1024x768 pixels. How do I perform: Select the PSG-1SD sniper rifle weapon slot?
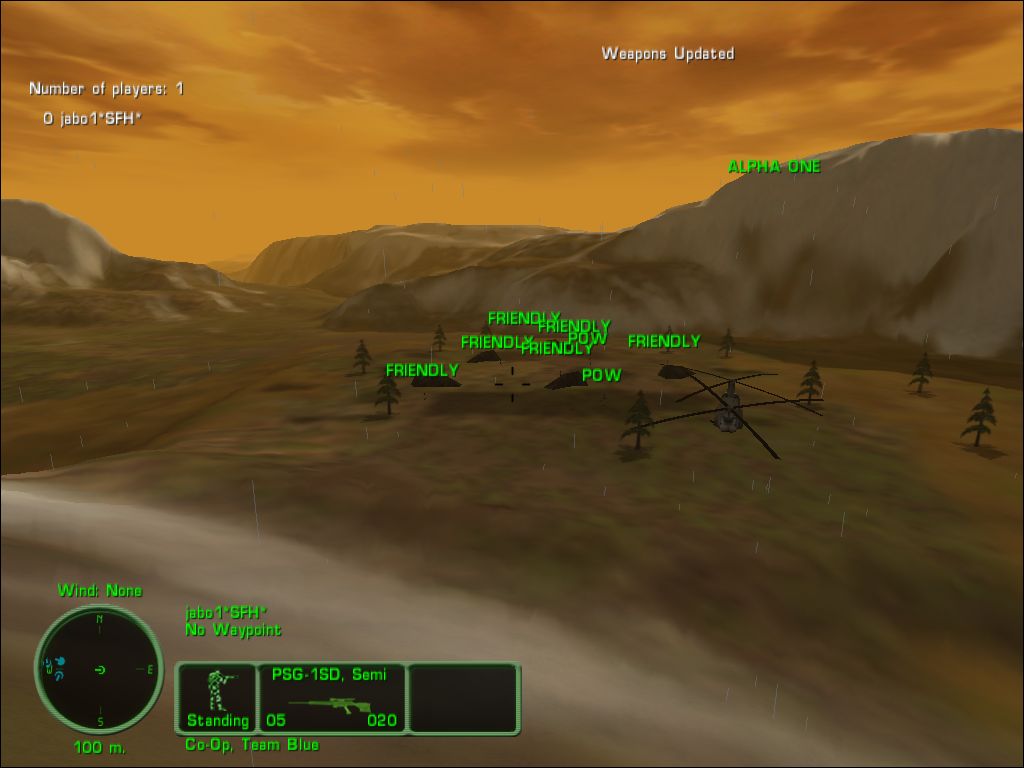(332, 698)
